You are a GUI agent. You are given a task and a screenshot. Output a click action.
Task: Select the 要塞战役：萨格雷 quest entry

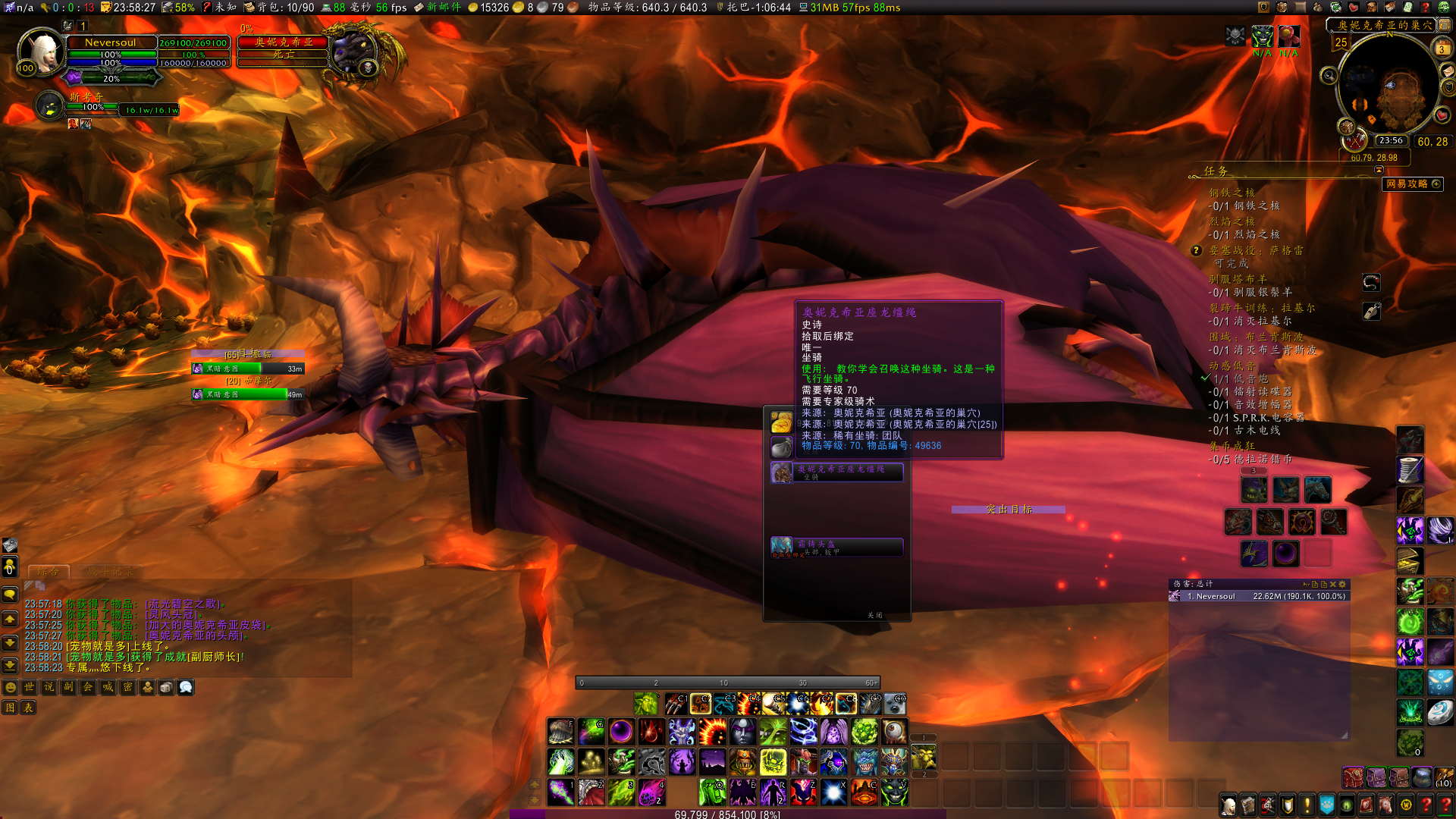tap(1256, 250)
